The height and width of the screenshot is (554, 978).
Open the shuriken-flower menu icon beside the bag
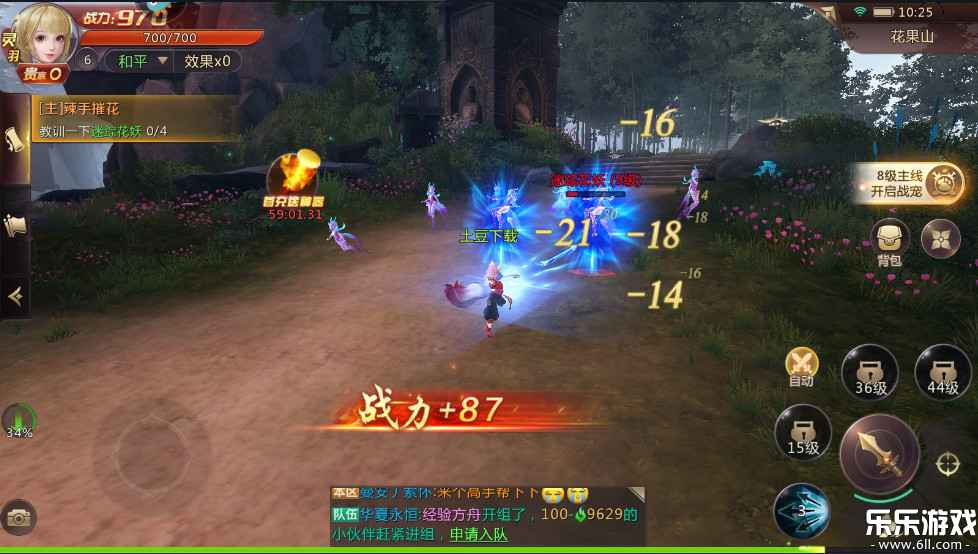[940, 239]
